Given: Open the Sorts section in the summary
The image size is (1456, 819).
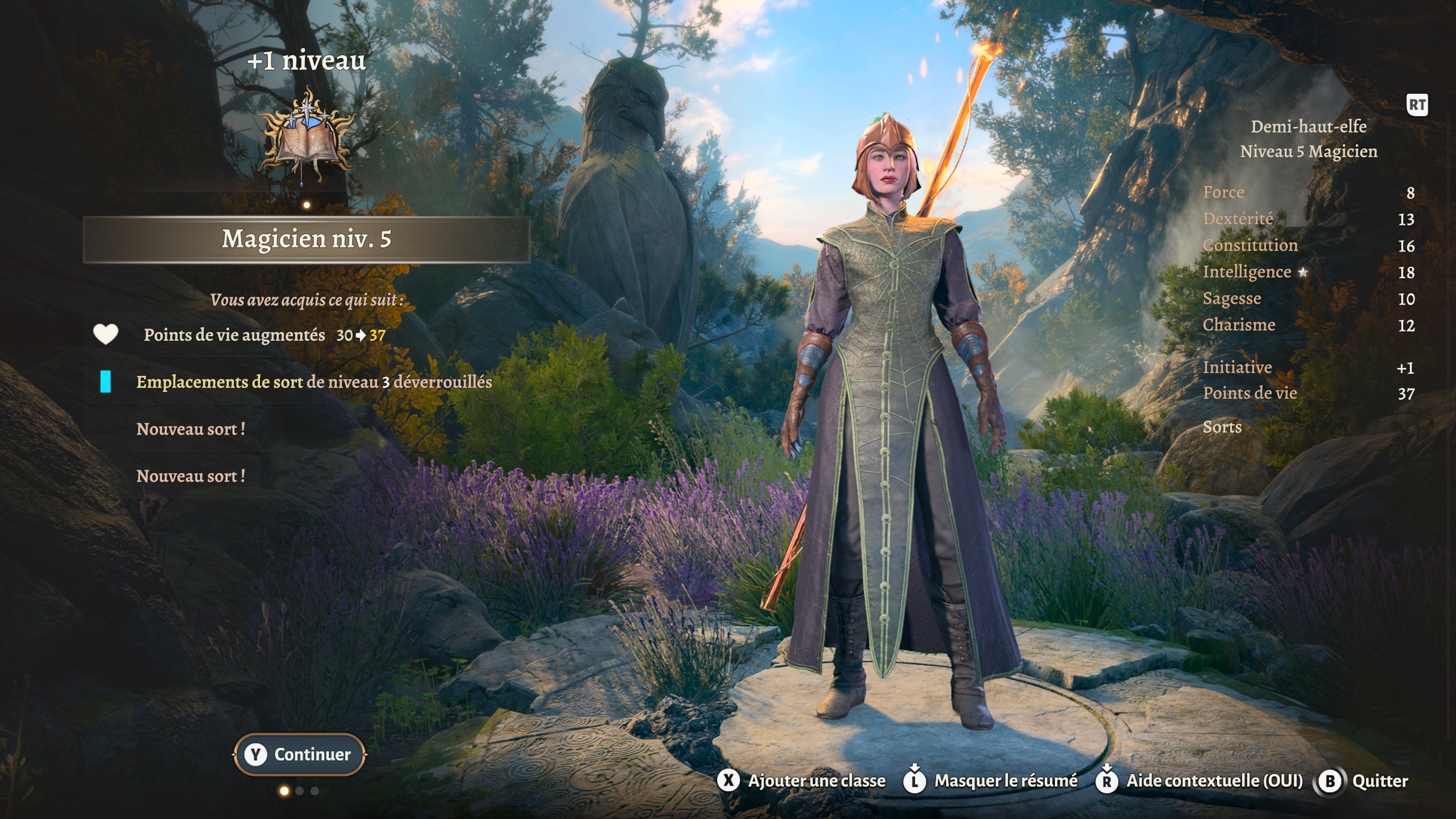Looking at the screenshot, I should point(1222,427).
